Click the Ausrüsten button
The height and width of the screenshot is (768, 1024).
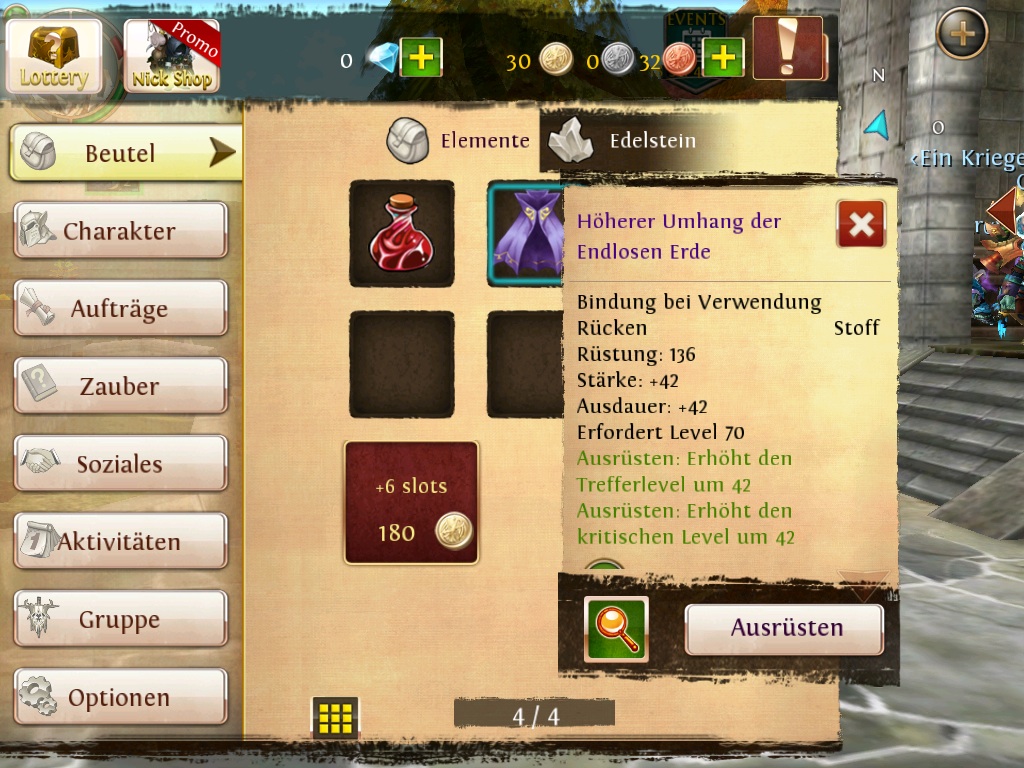[x=785, y=629]
